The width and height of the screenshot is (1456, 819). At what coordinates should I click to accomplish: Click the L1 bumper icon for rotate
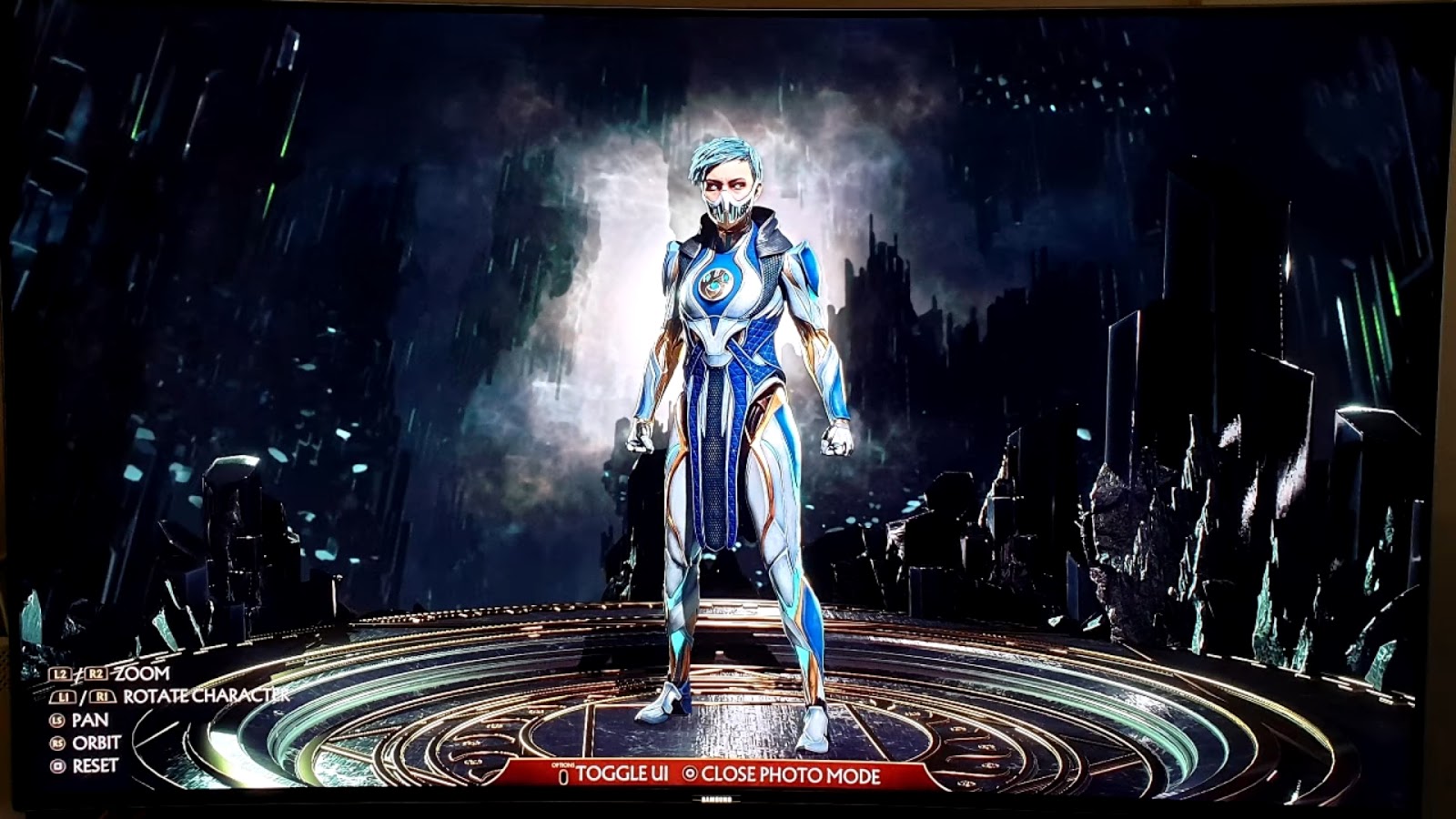coord(64,696)
